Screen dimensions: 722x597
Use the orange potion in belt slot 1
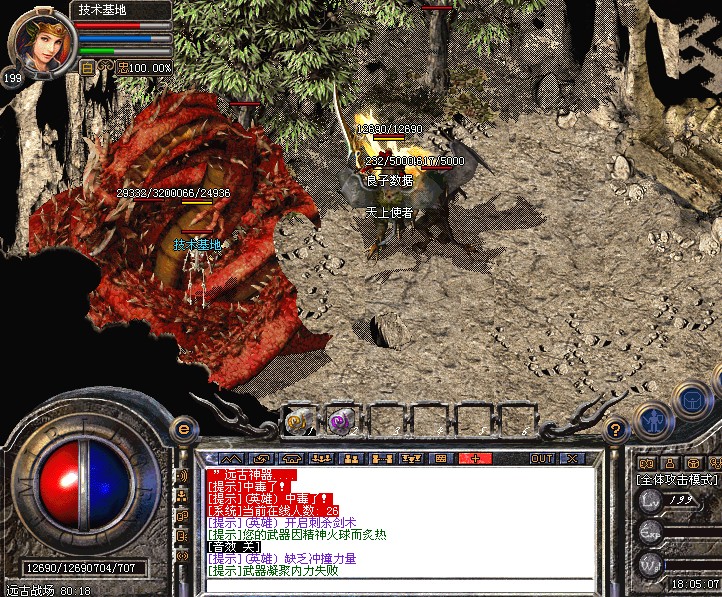tap(298, 420)
